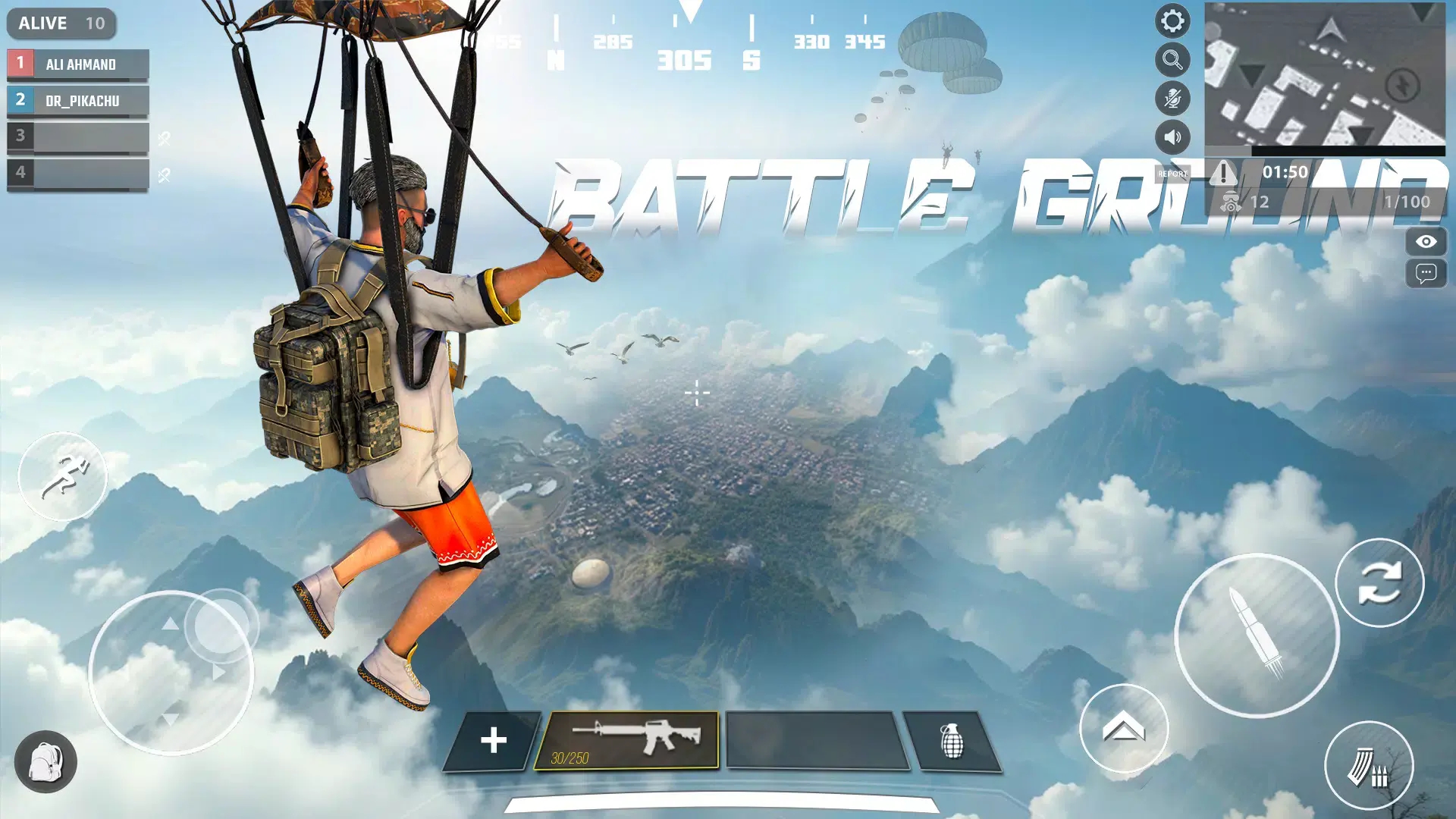Select teammate ALI AHMAND in squad list
This screenshot has width=1456, height=819.
click(x=78, y=64)
